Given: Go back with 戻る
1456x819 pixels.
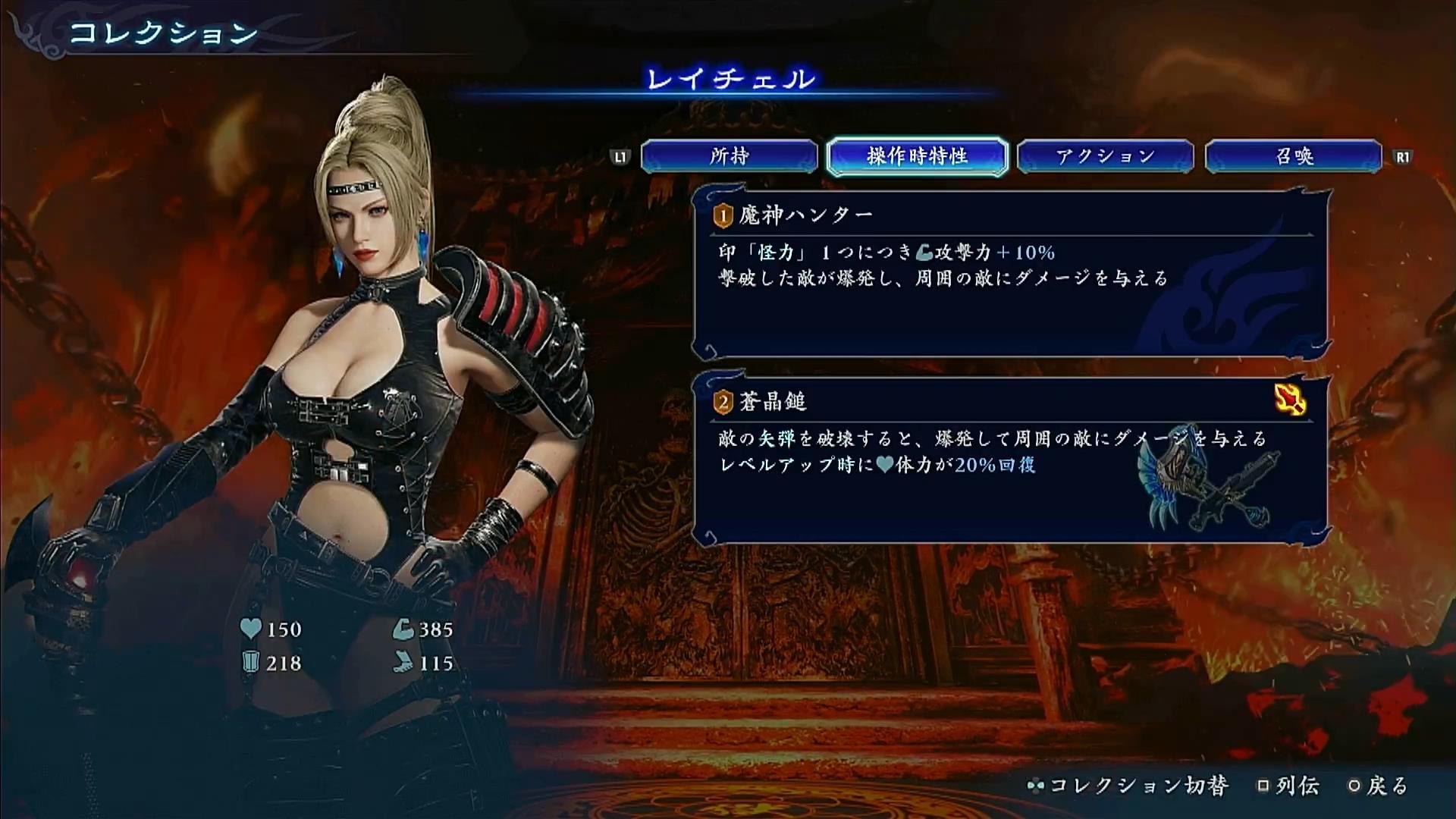Looking at the screenshot, I should 1379,786.
